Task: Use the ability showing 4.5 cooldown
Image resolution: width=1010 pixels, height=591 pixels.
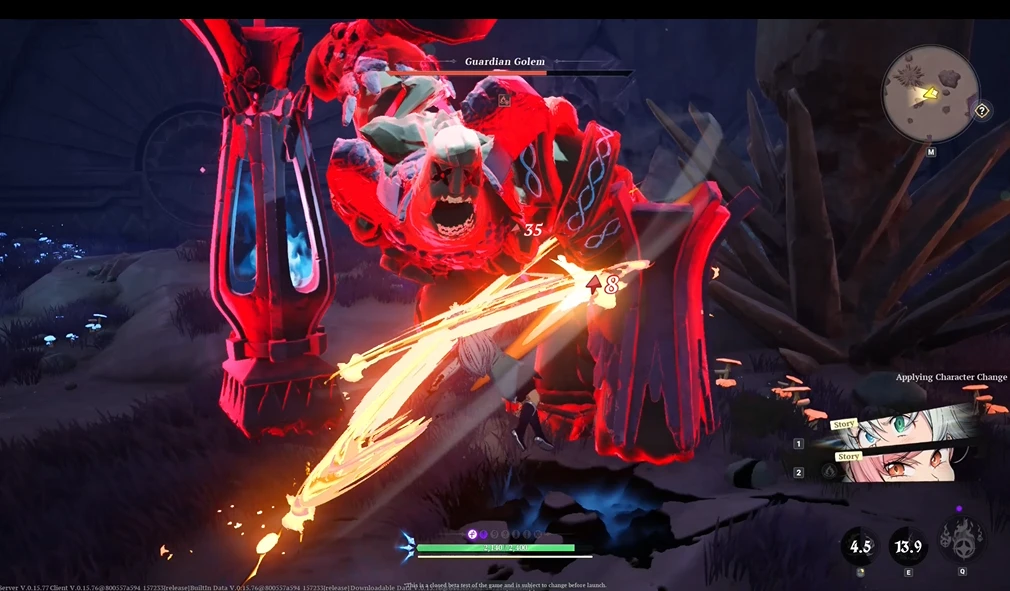Action: (860, 545)
